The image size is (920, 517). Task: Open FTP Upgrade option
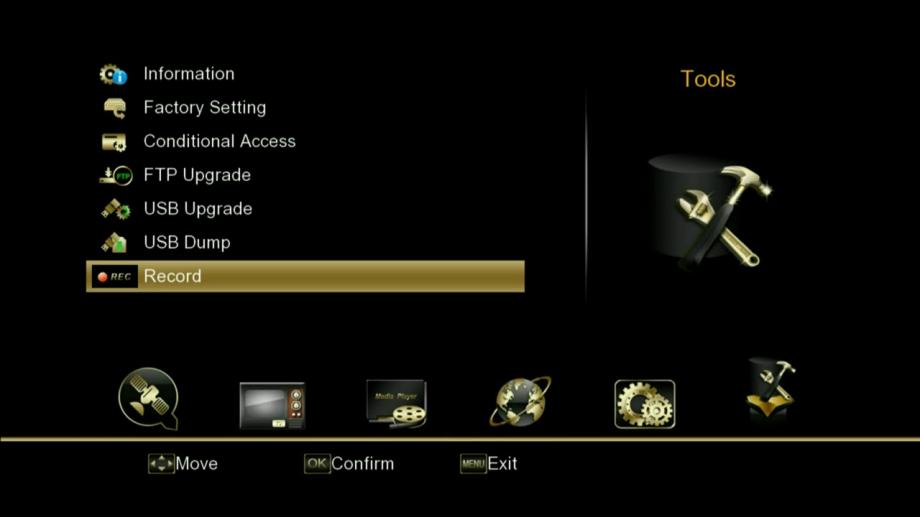(x=196, y=176)
